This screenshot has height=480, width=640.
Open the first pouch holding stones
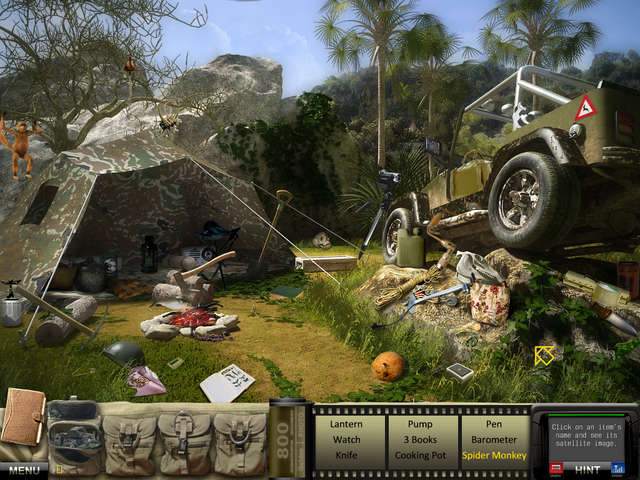[73, 437]
